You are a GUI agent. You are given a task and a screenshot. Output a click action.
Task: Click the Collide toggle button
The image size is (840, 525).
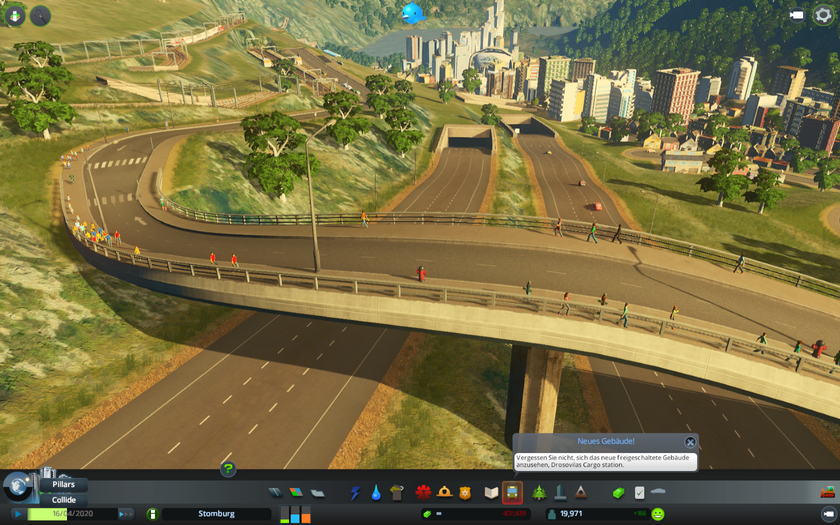pos(64,500)
